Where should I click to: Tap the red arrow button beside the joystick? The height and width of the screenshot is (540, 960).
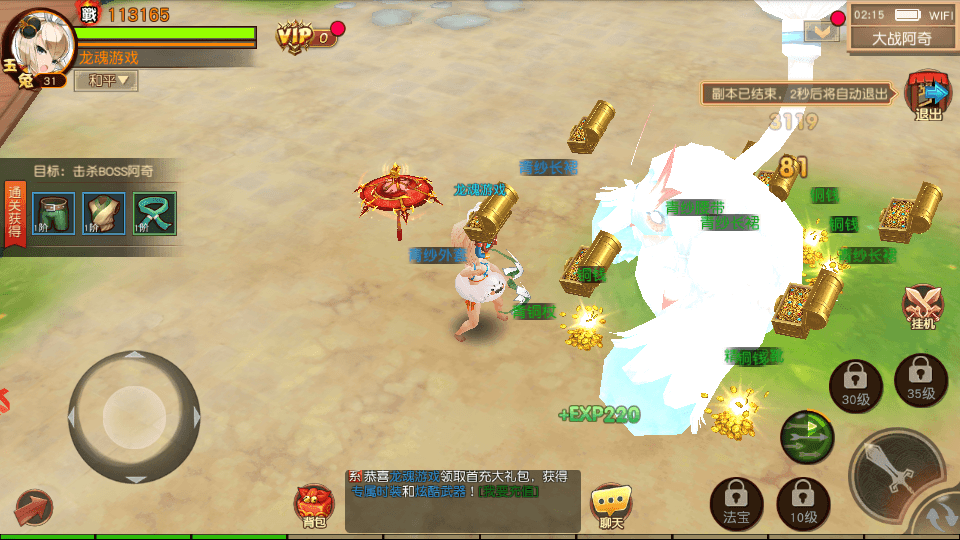tap(33, 509)
